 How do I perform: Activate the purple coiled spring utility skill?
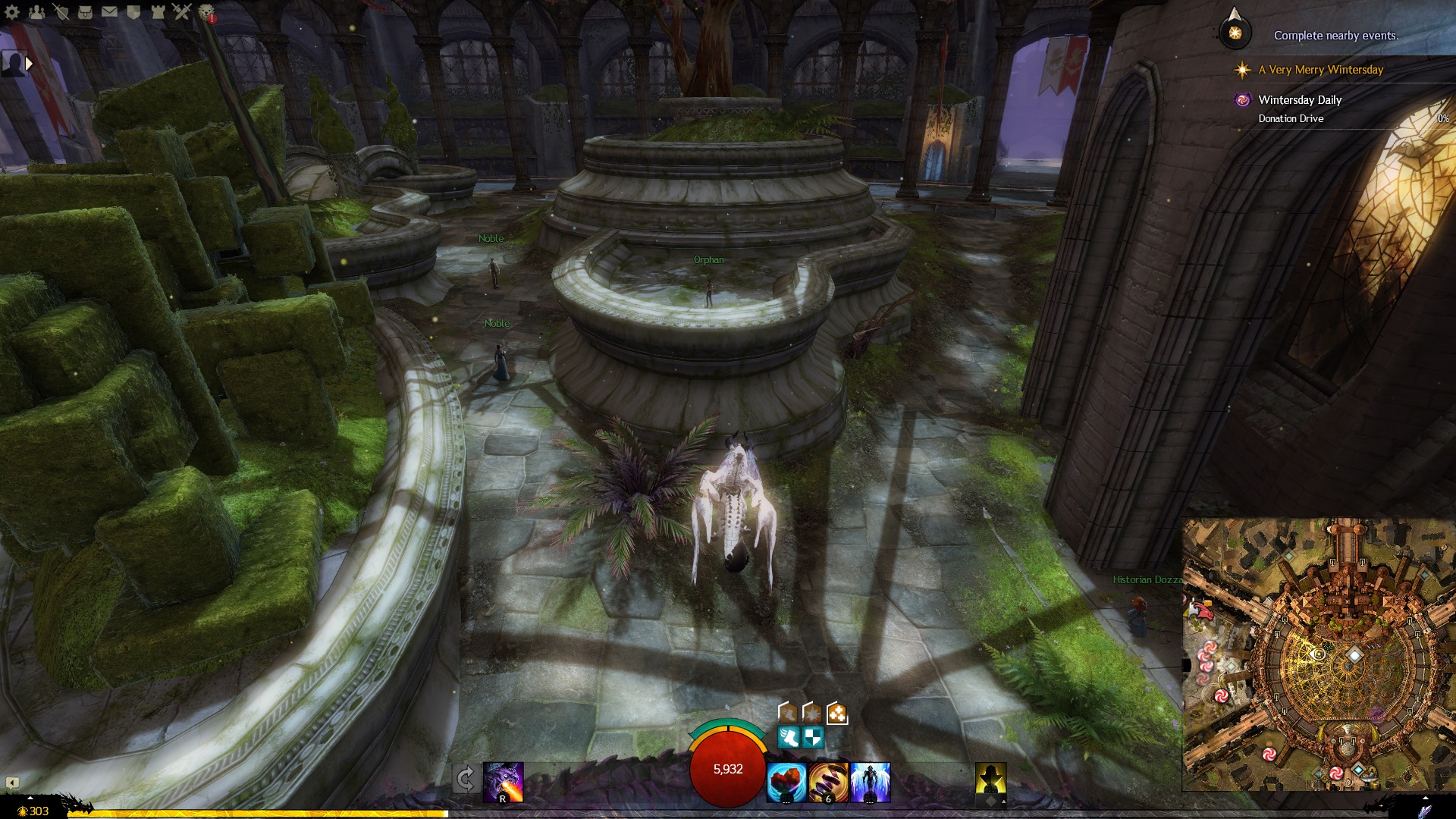click(x=828, y=782)
